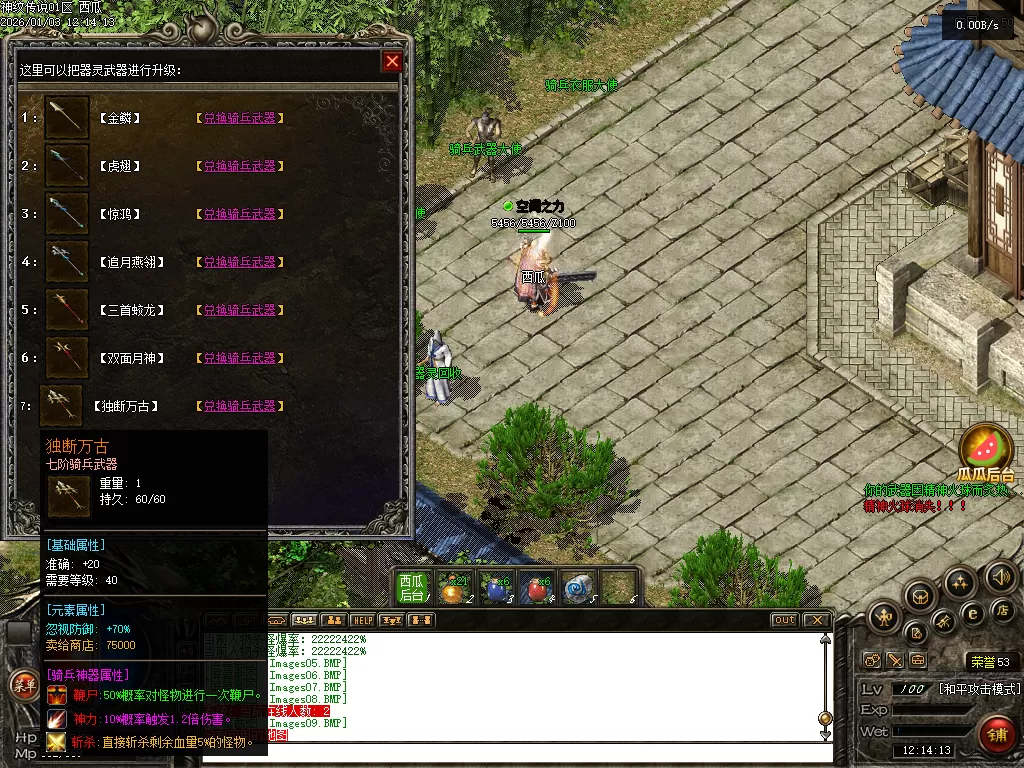Screen dimensions: 1024x768
Task: Close the weapon upgrade dialog
Action: 392,62
